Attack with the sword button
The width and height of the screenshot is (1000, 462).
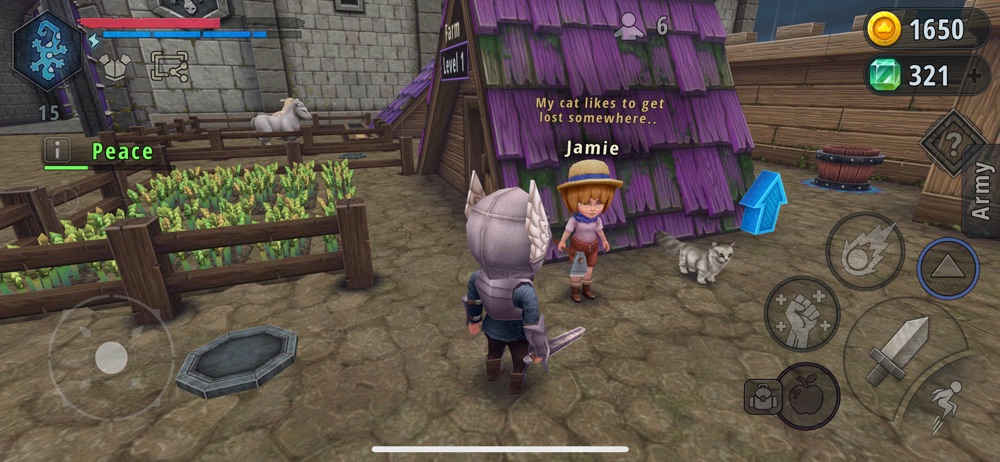897,350
